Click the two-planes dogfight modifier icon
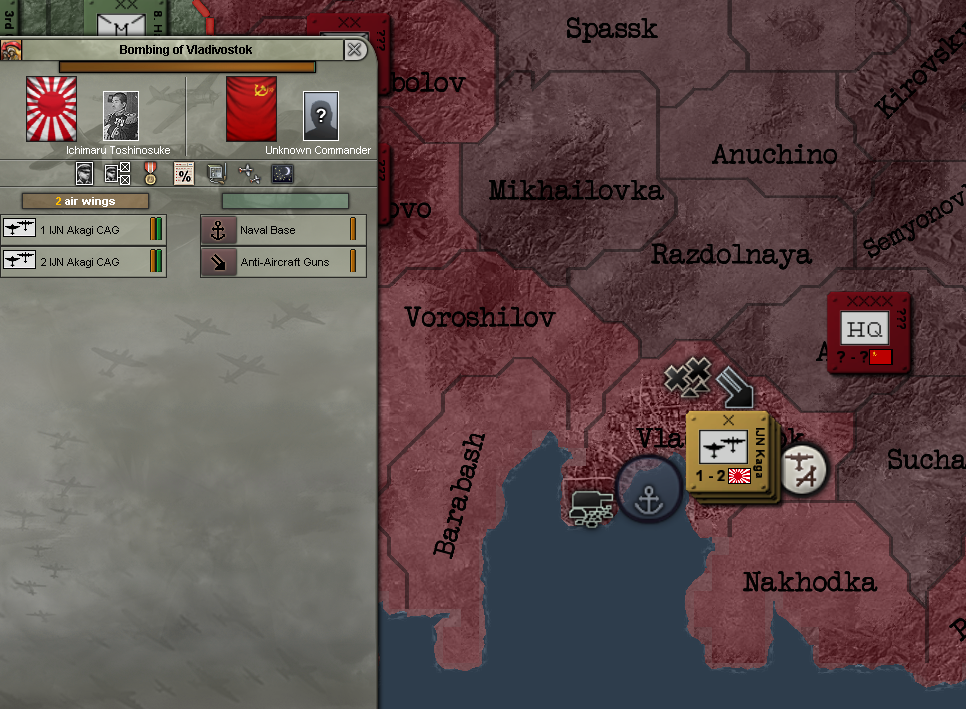The height and width of the screenshot is (709, 966). [x=250, y=174]
